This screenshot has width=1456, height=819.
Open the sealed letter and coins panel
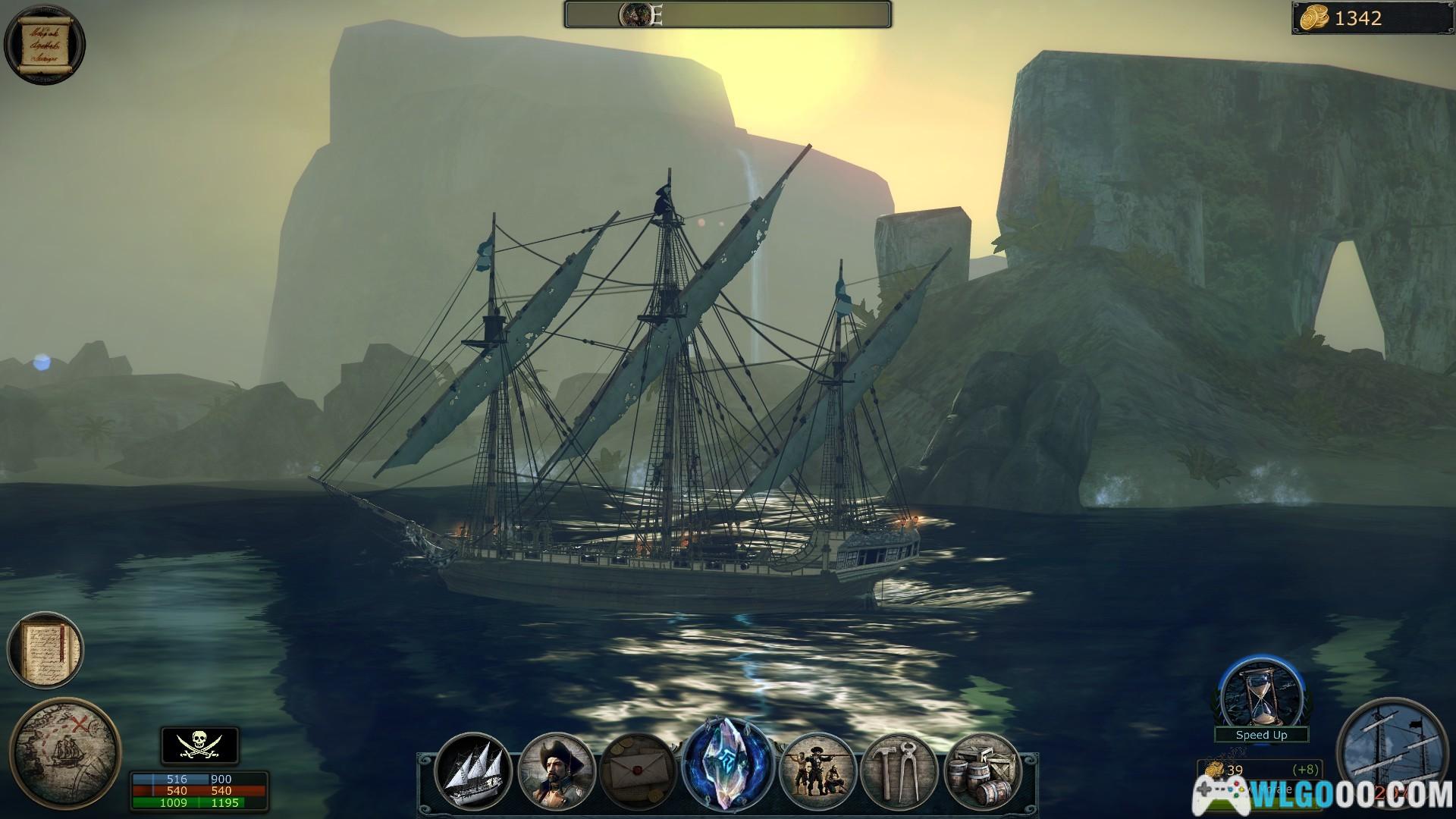(637, 772)
